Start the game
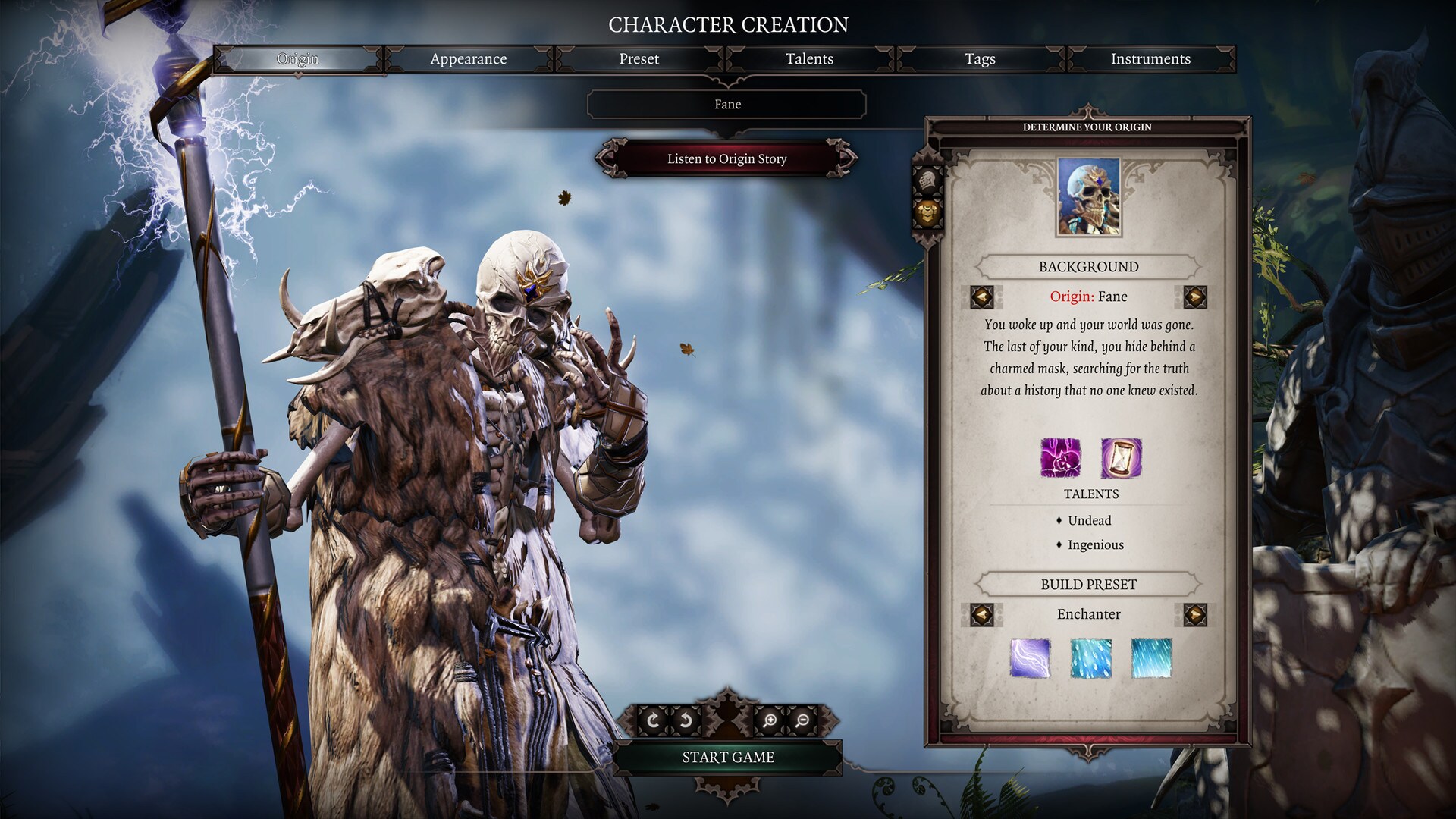Image resolution: width=1456 pixels, height=819 pixels. [727, 758]
